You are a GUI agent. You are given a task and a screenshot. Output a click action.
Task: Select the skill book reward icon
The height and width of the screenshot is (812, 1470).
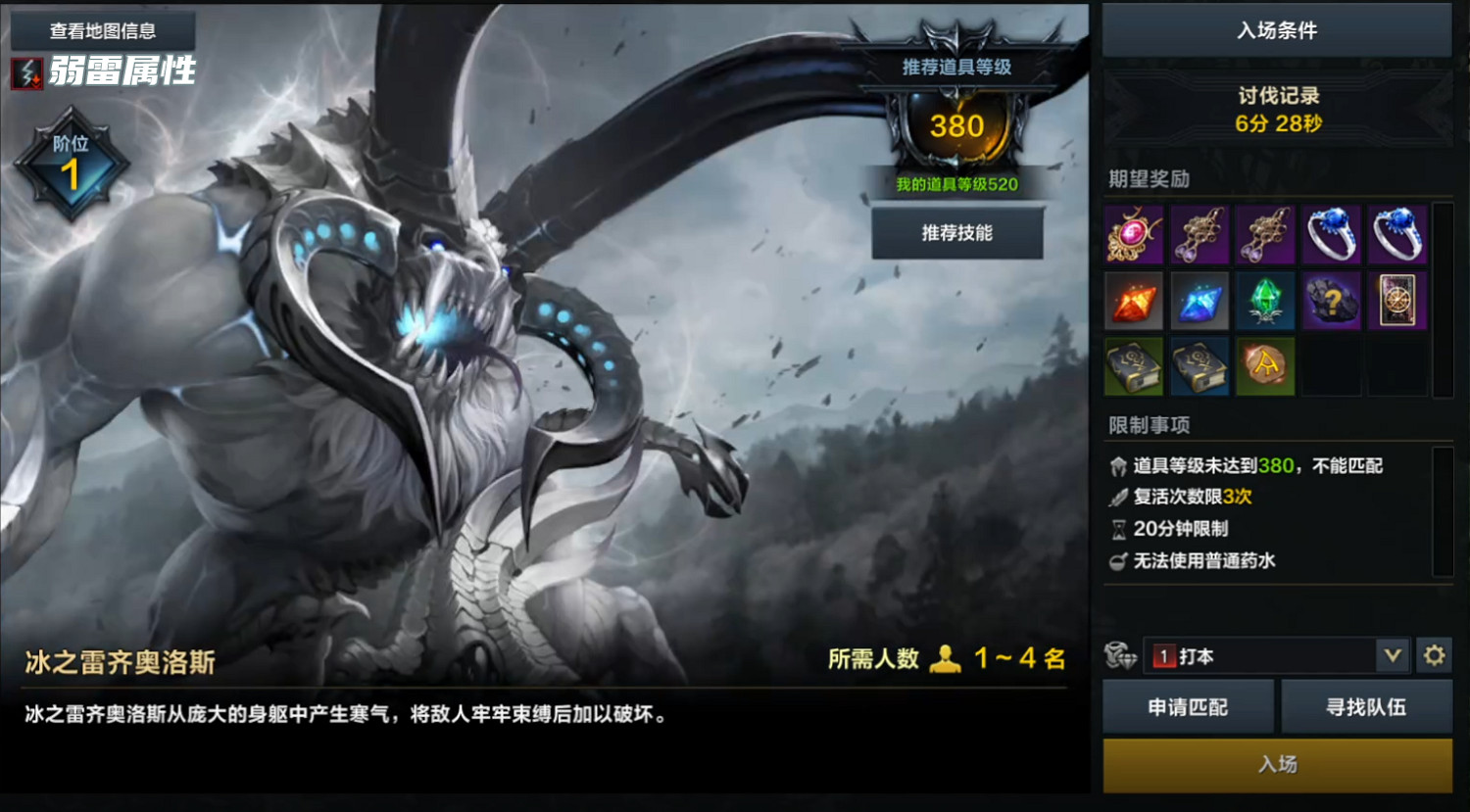pos(1134,366)
